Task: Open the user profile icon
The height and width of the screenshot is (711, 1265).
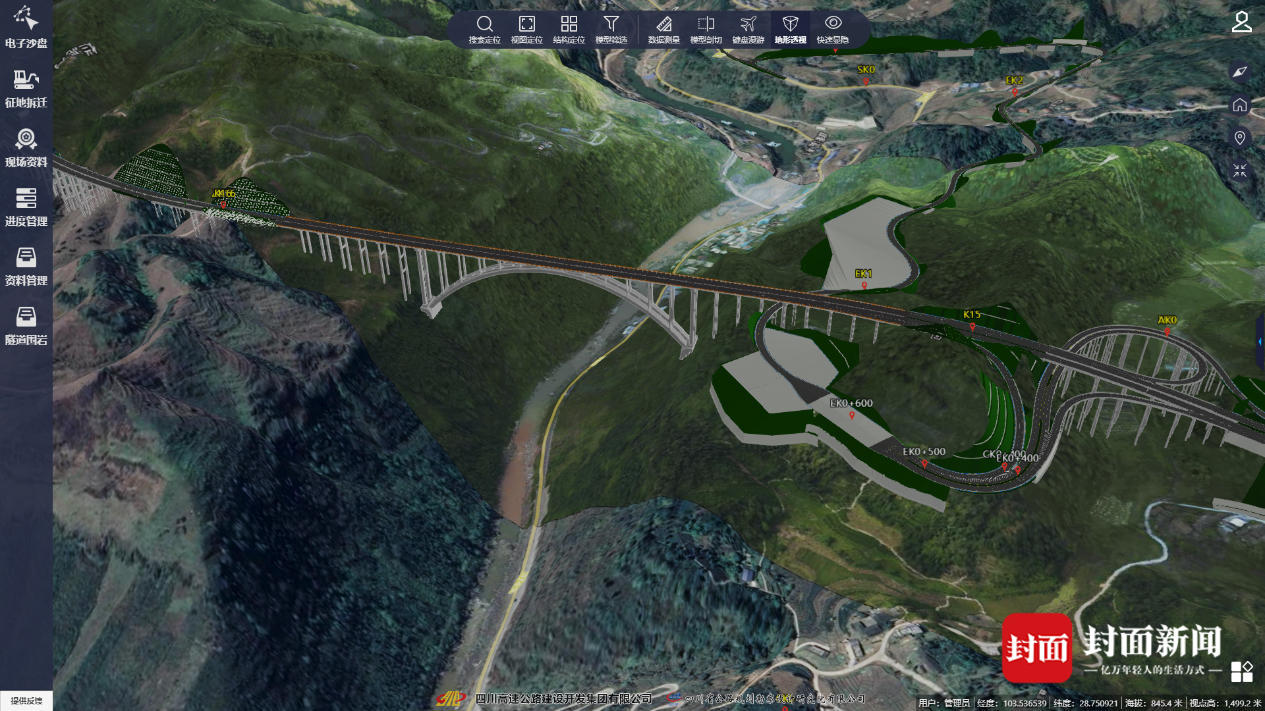Action: pyautogui.click(x=1241, y=22)
